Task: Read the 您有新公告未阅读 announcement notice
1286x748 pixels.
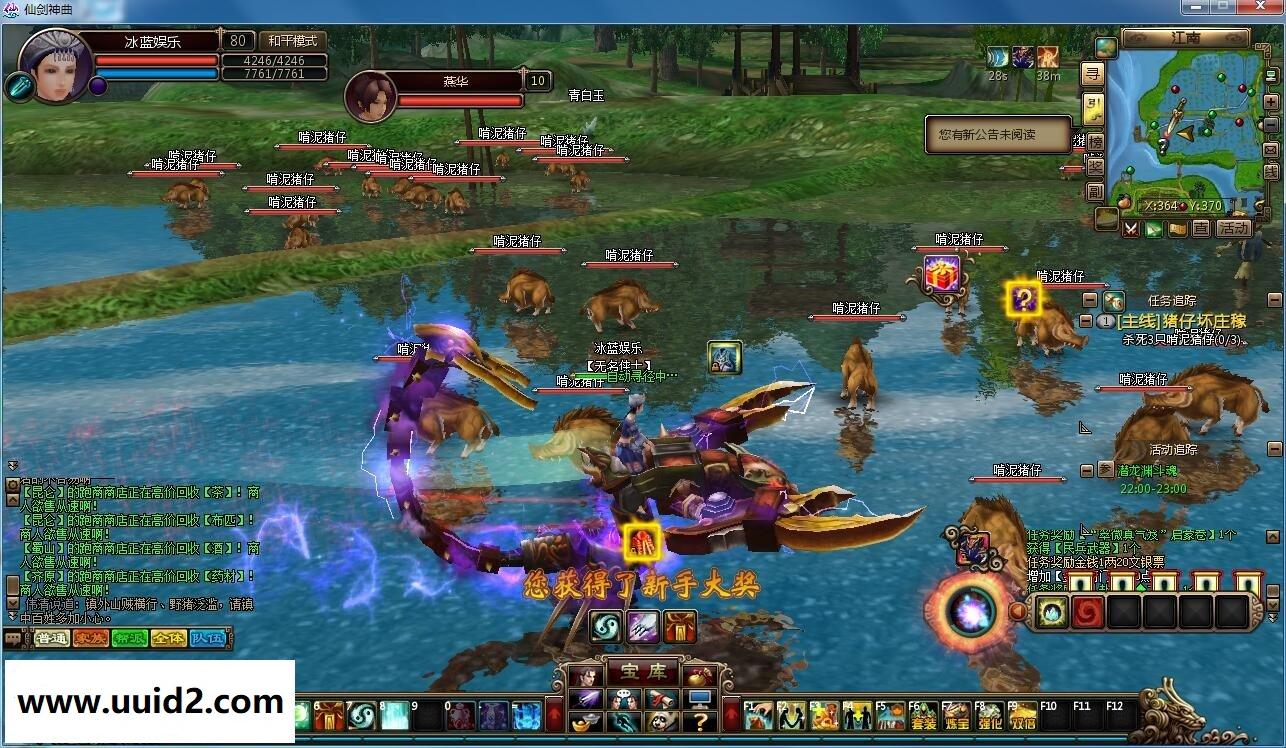Action: pyautogui.click(x=998, y=136)
